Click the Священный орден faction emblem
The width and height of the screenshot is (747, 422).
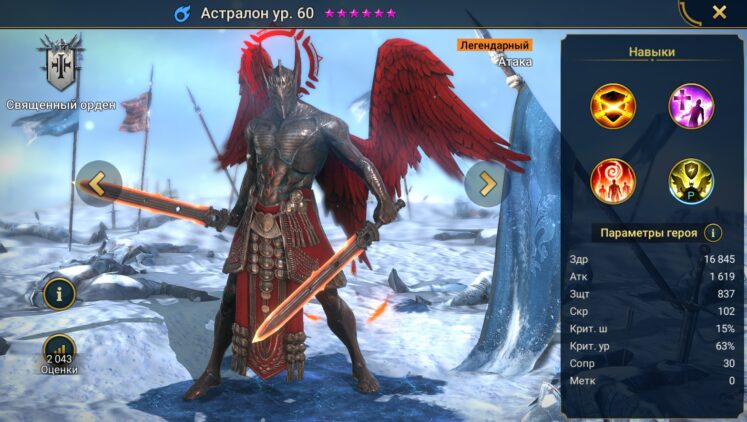pos(59,64)
